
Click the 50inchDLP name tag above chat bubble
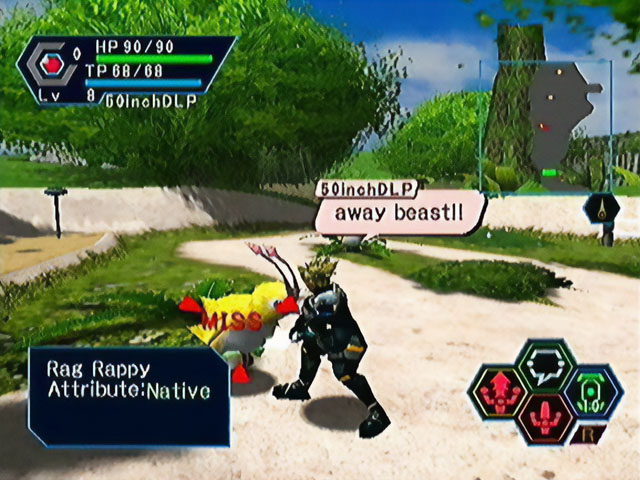365,188
